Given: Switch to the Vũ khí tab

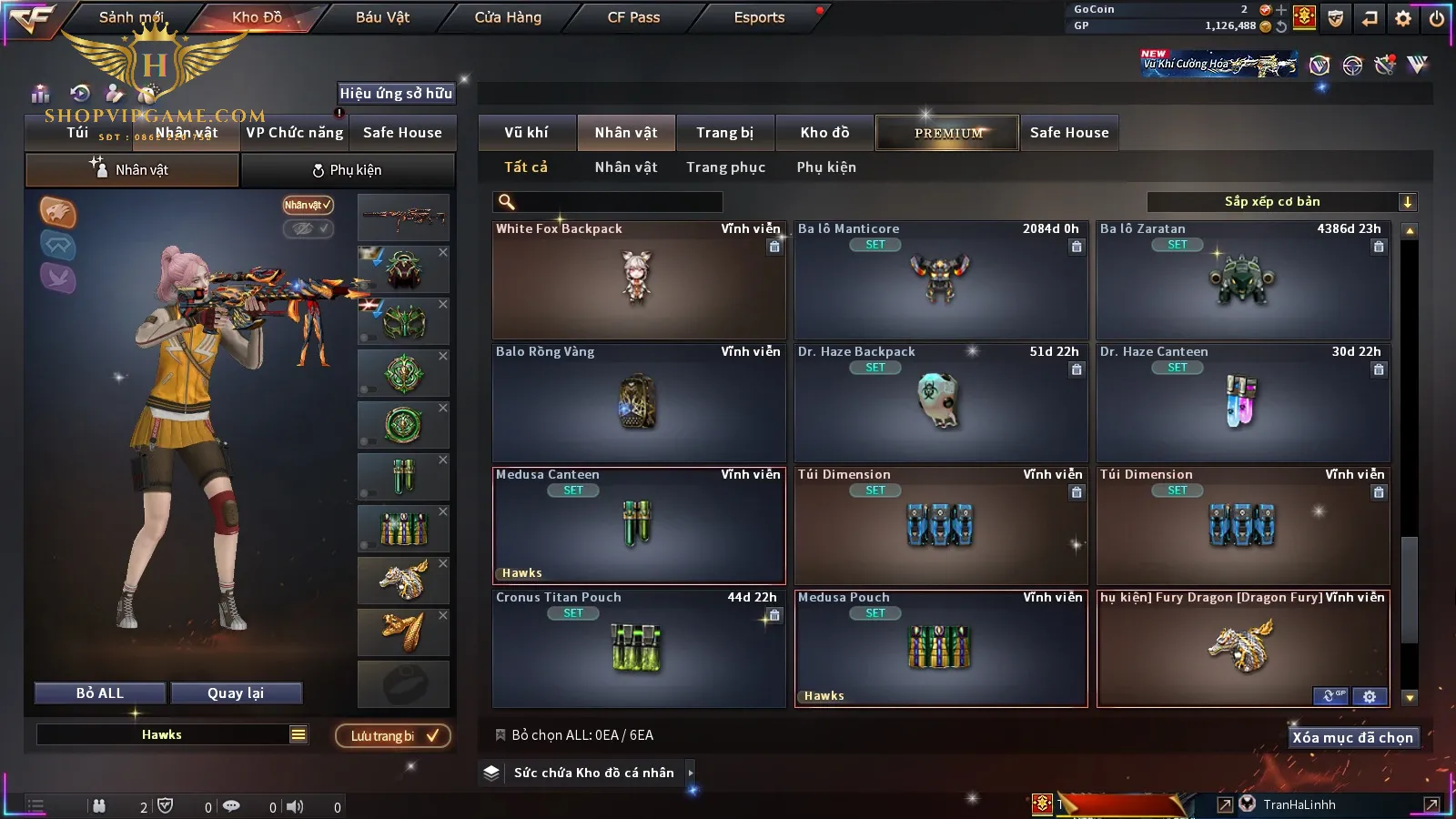Looking at the screenshot, I should (526, 133).
